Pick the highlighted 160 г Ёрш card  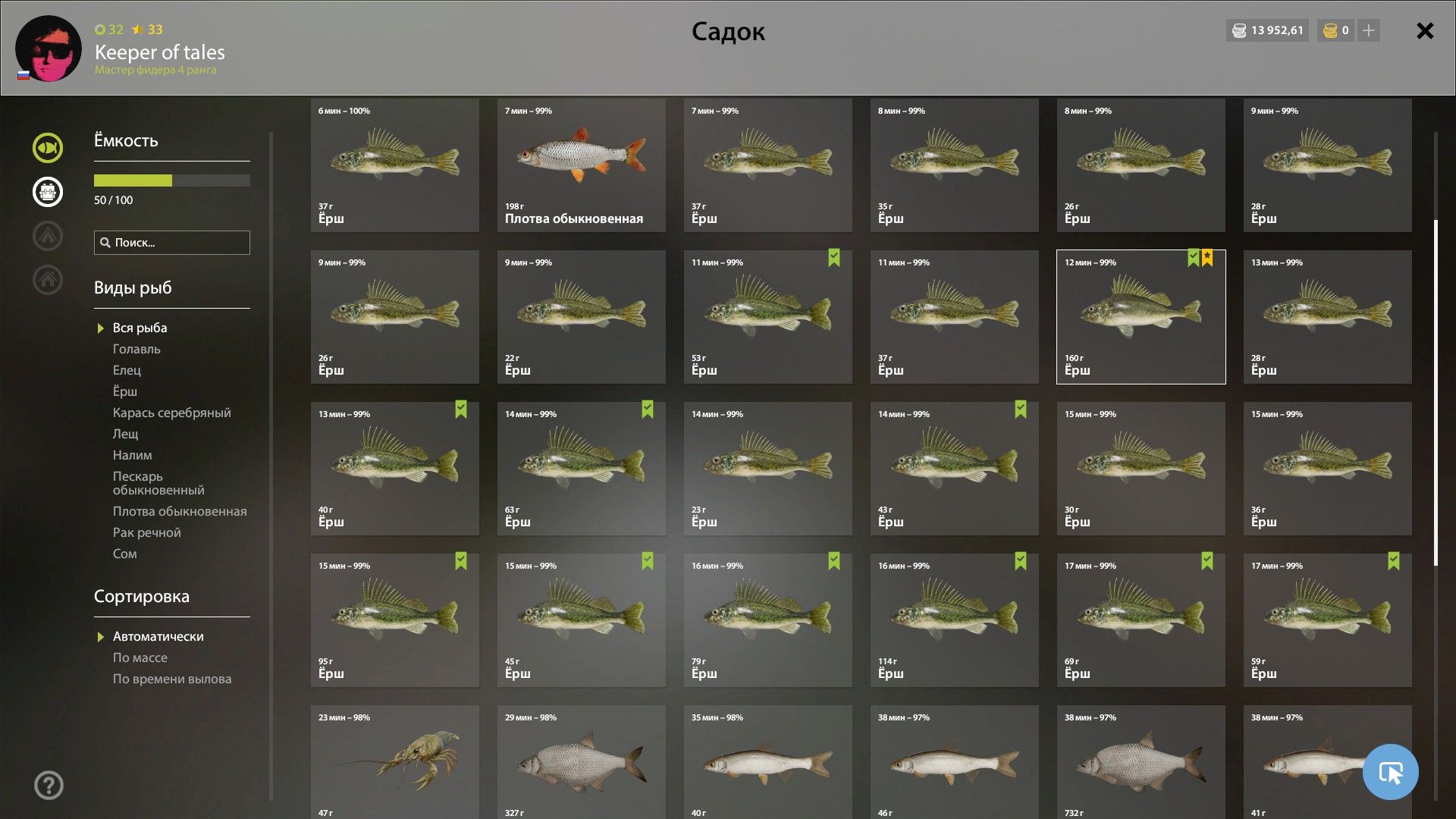pos(1141,317)
